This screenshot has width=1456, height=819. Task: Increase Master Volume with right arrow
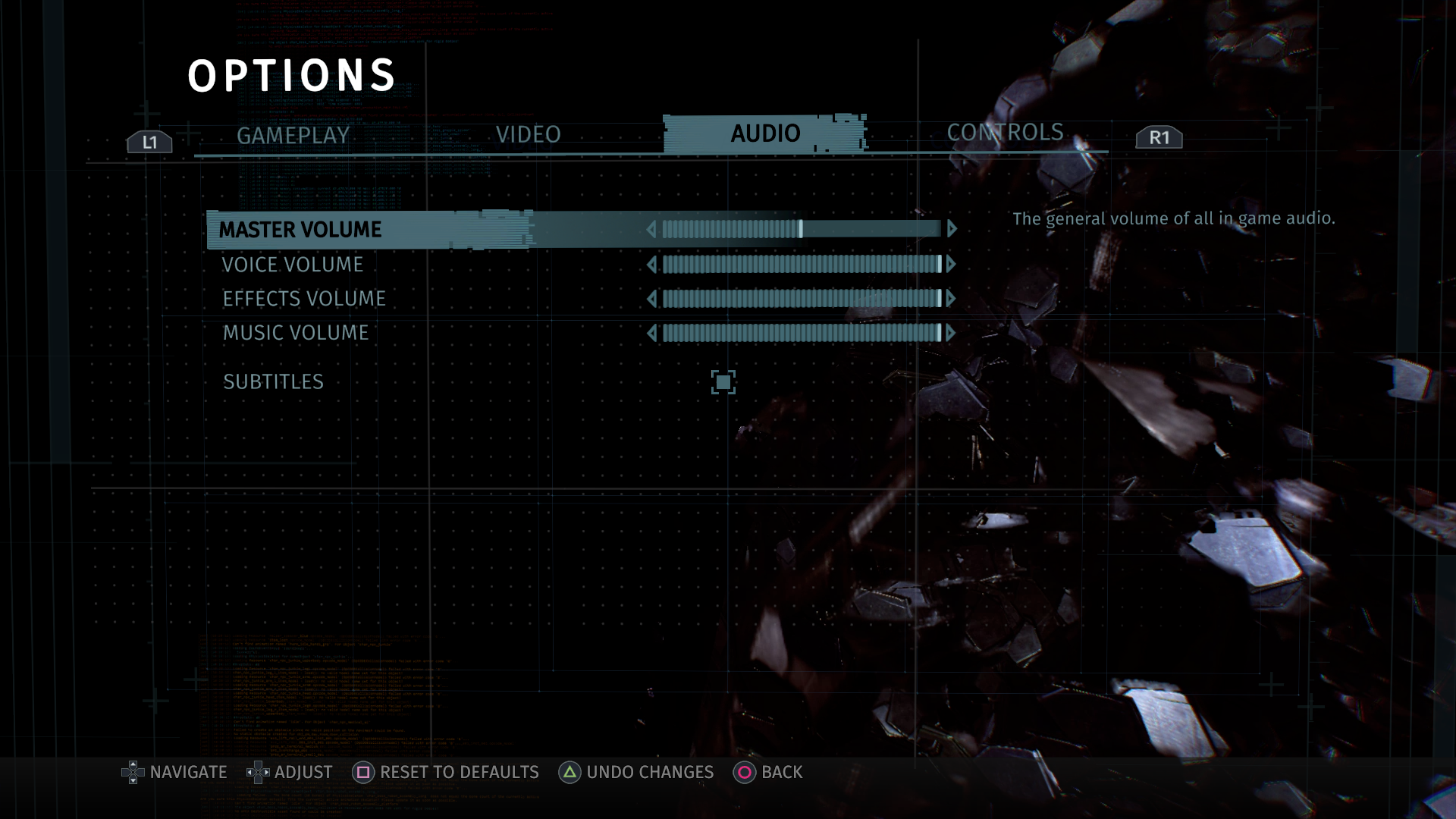pos(952,229)
